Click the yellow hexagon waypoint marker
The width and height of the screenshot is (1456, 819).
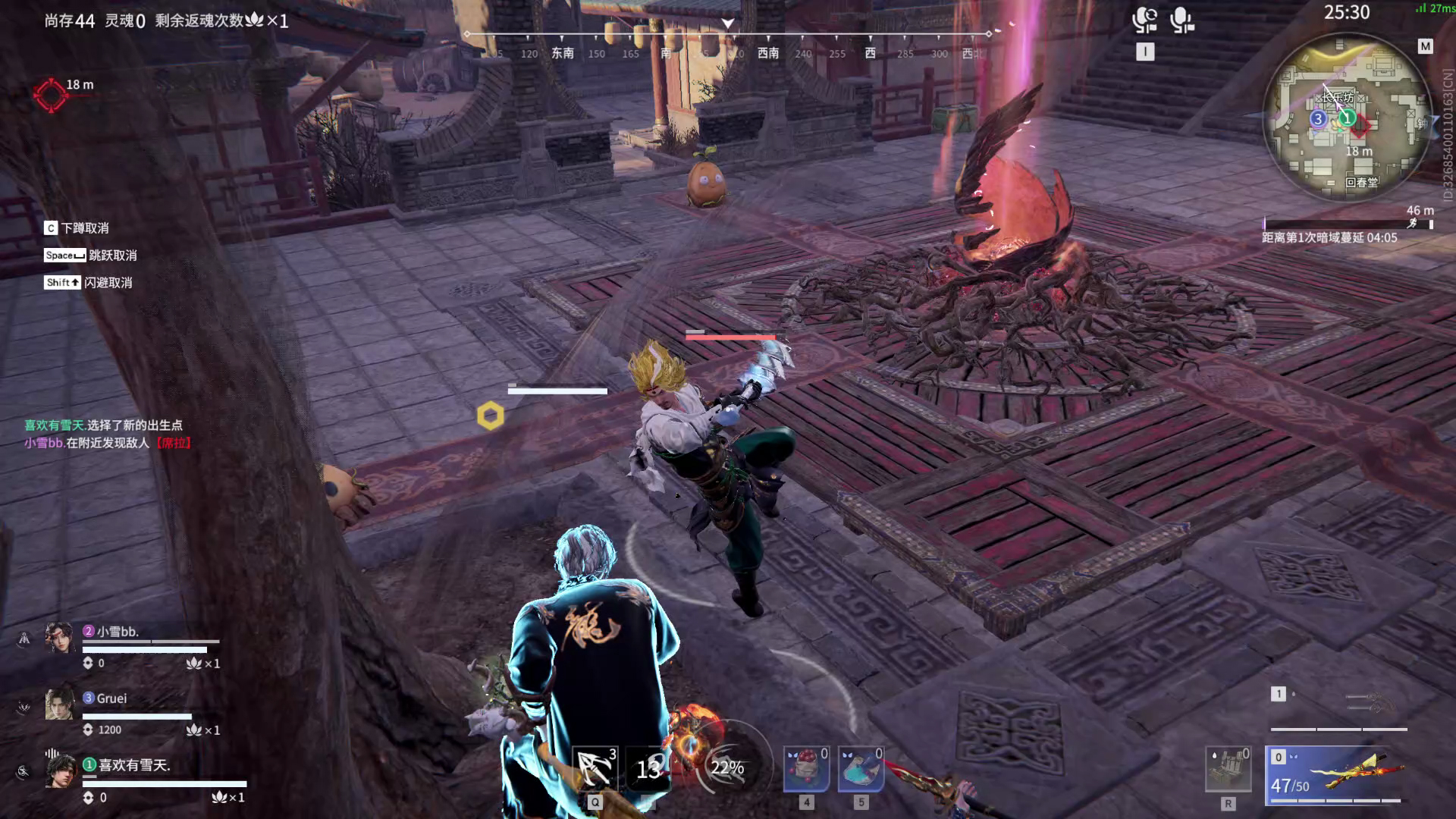[x=491, y=416]
